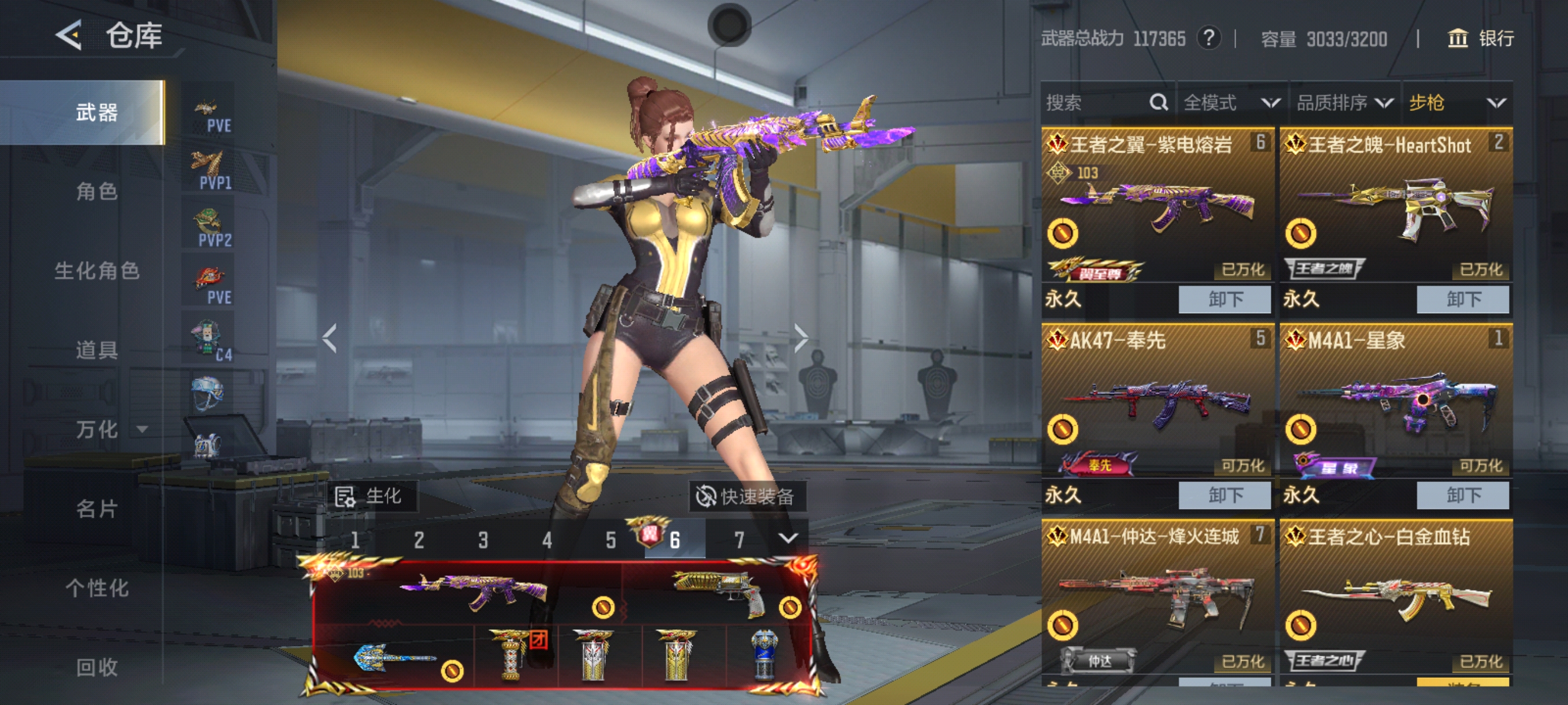
Task: Go back from the 仓库 screen
Action: click(x=69, y=35)
